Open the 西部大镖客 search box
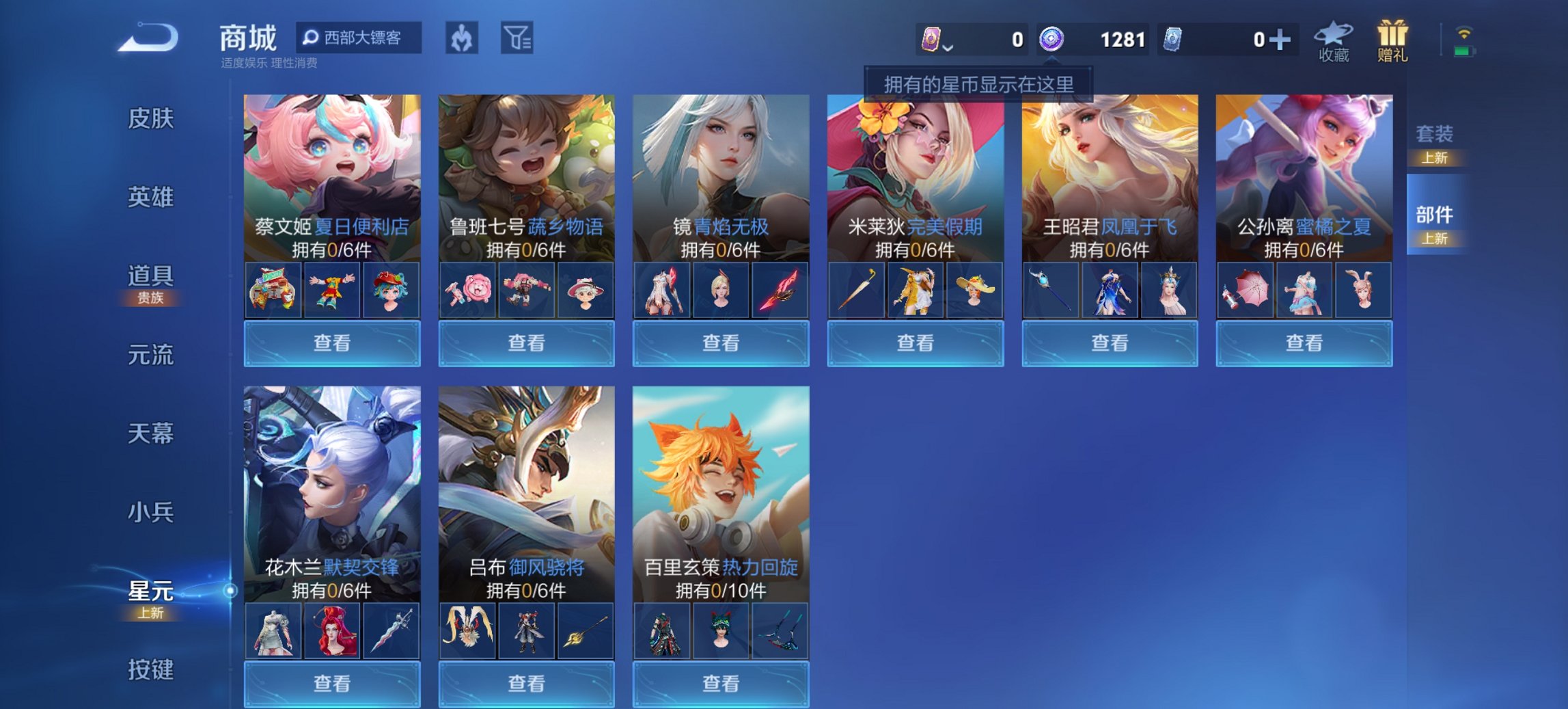 click(x=357, y=39)
